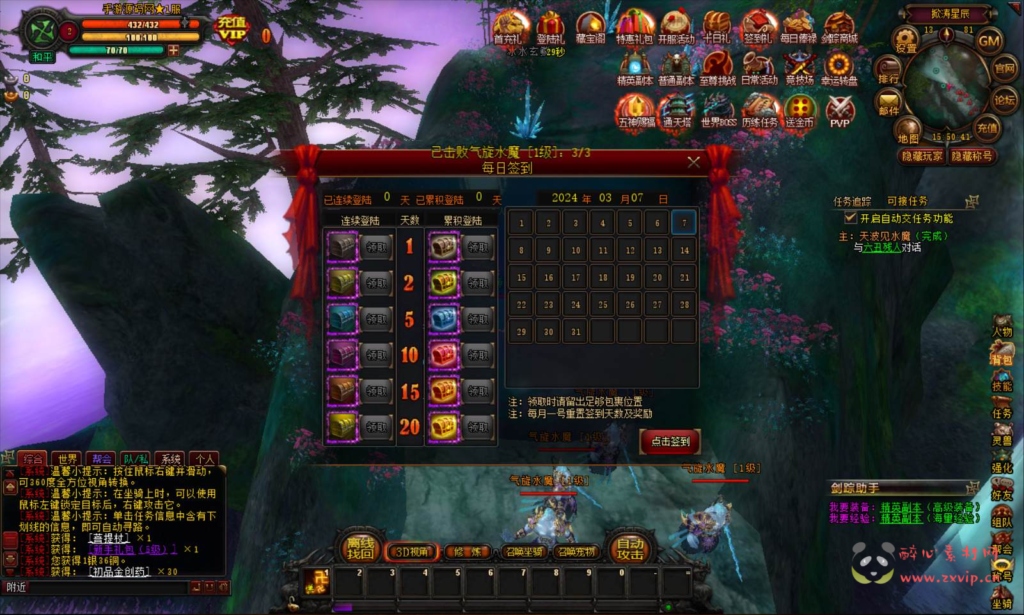Image resolution: width=1024 pixels, height=615 pixels.
Task: Toggle the auto-submit quest checkbox
Action: pyautogui.click(x=851, y=217)
